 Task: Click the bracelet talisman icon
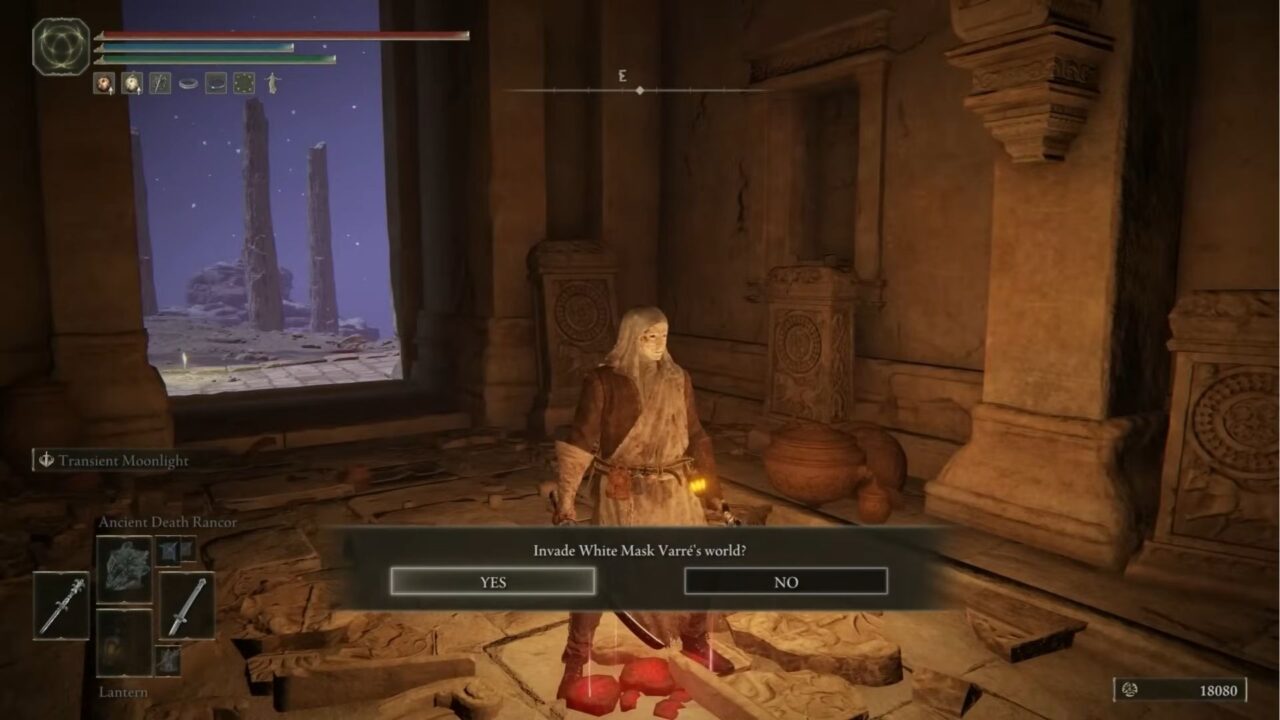click(x=214, y=84)
